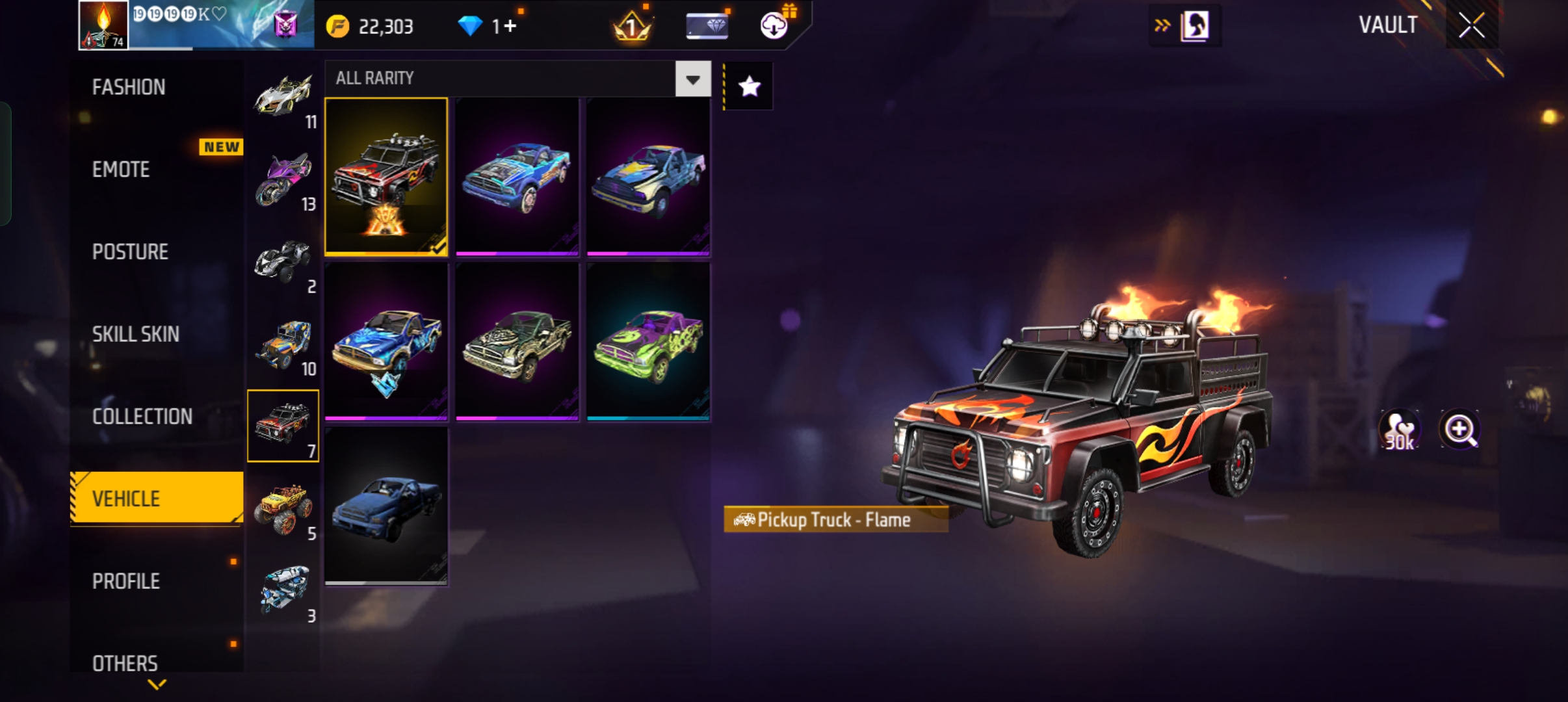Viewport: 1568px width, 702px height.
Task: Open the Fashion category
Action: click(129, 87)
